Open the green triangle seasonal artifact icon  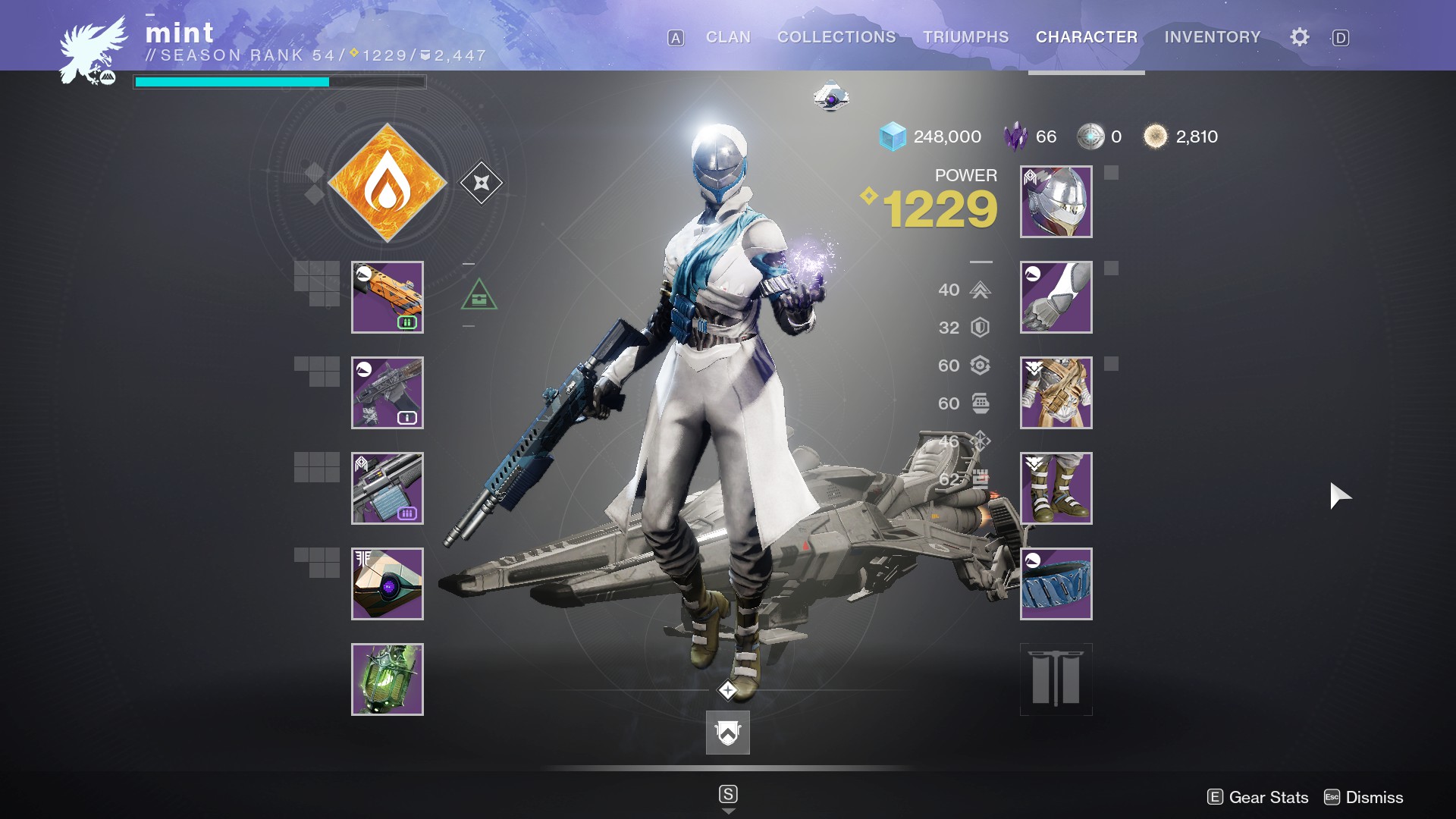[x=479, y=295]
